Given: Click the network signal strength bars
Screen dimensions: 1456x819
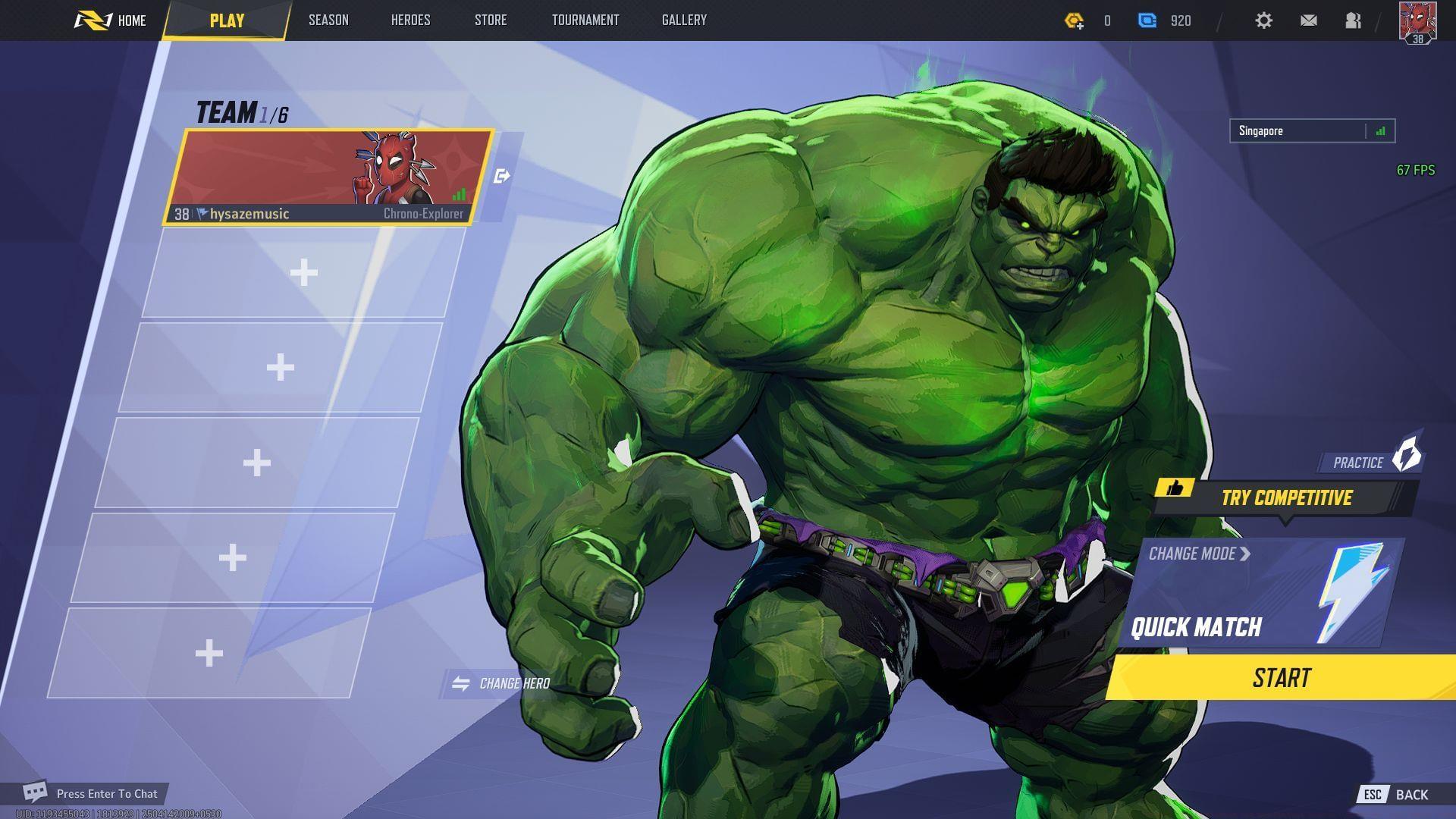Looking at the screenshot, I should point(1381,130).
